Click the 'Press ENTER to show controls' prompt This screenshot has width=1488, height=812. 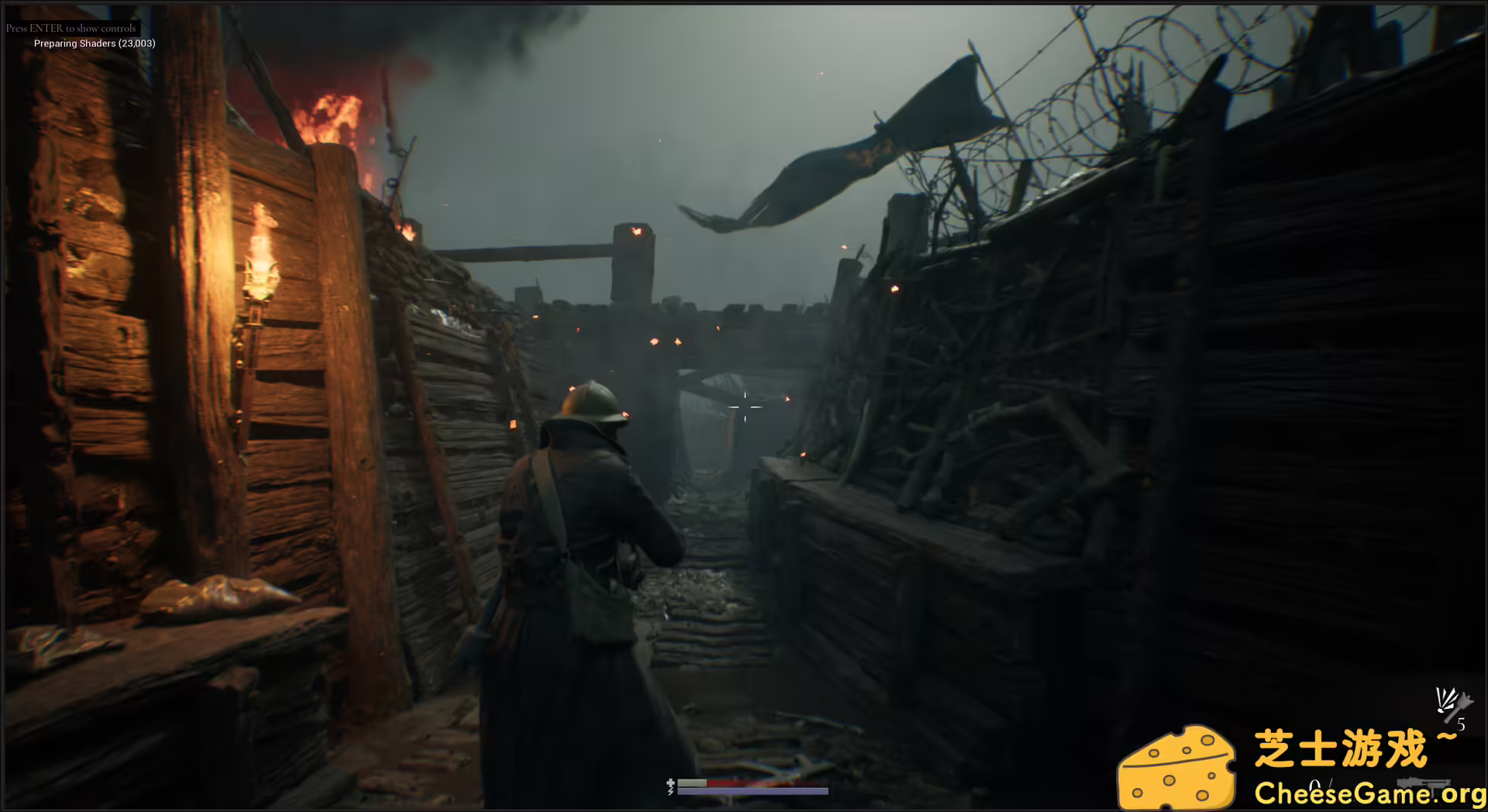click(70, 27)
